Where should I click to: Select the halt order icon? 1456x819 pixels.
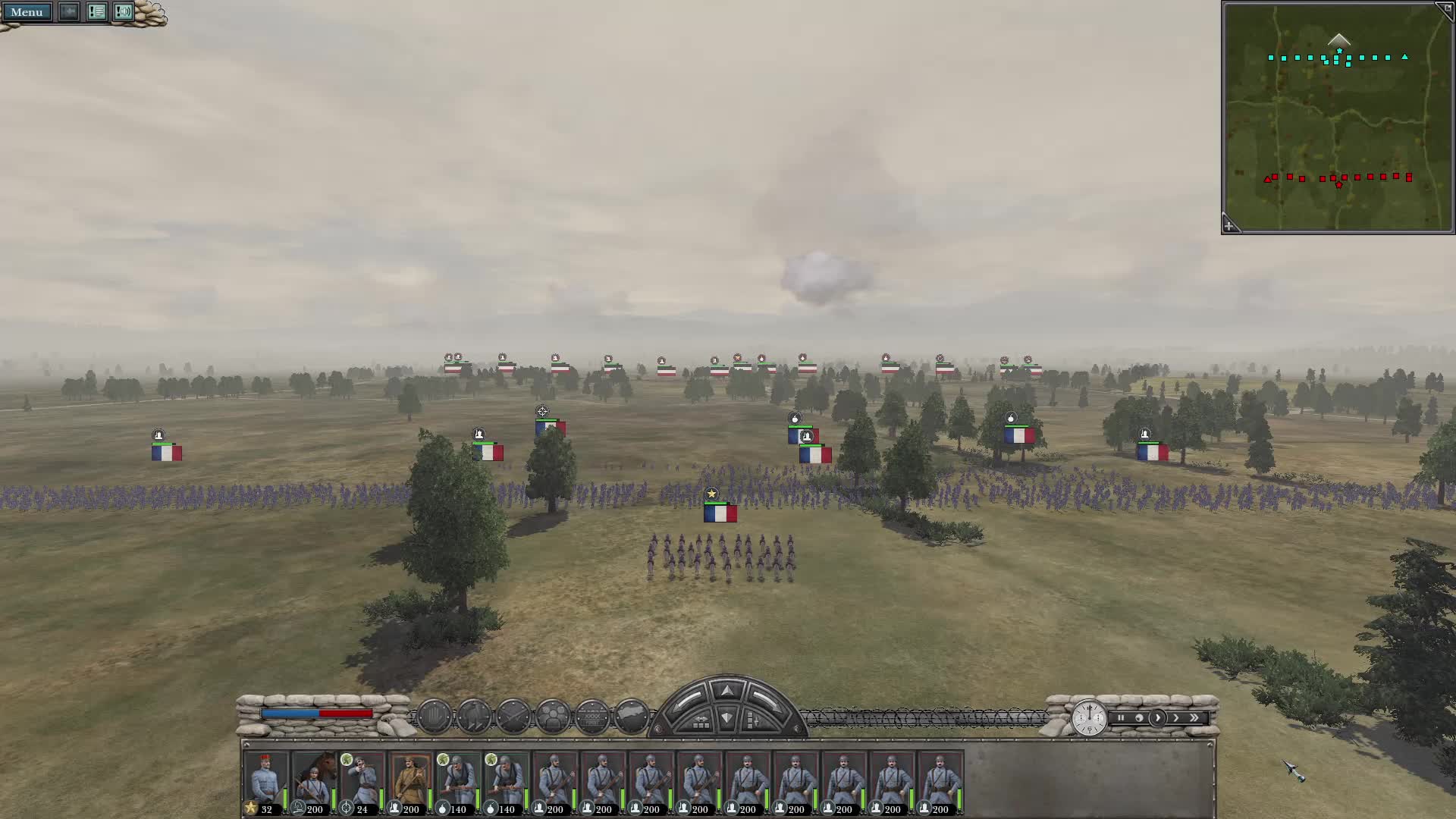(x=434, y=714)
